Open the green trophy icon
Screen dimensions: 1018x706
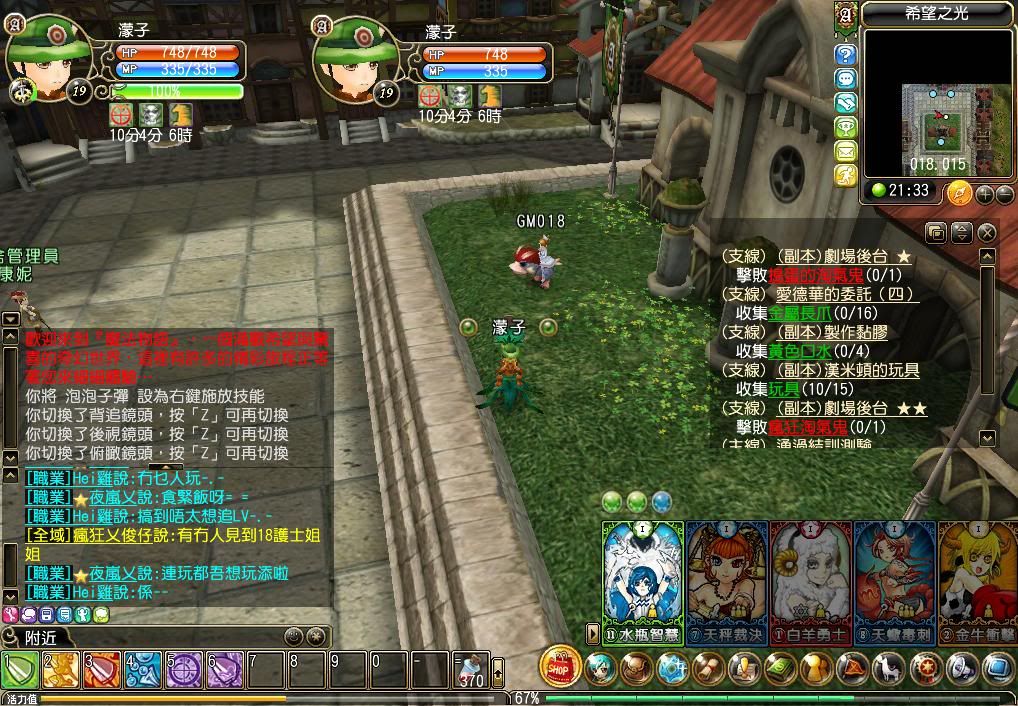click(x=846, y=127)
